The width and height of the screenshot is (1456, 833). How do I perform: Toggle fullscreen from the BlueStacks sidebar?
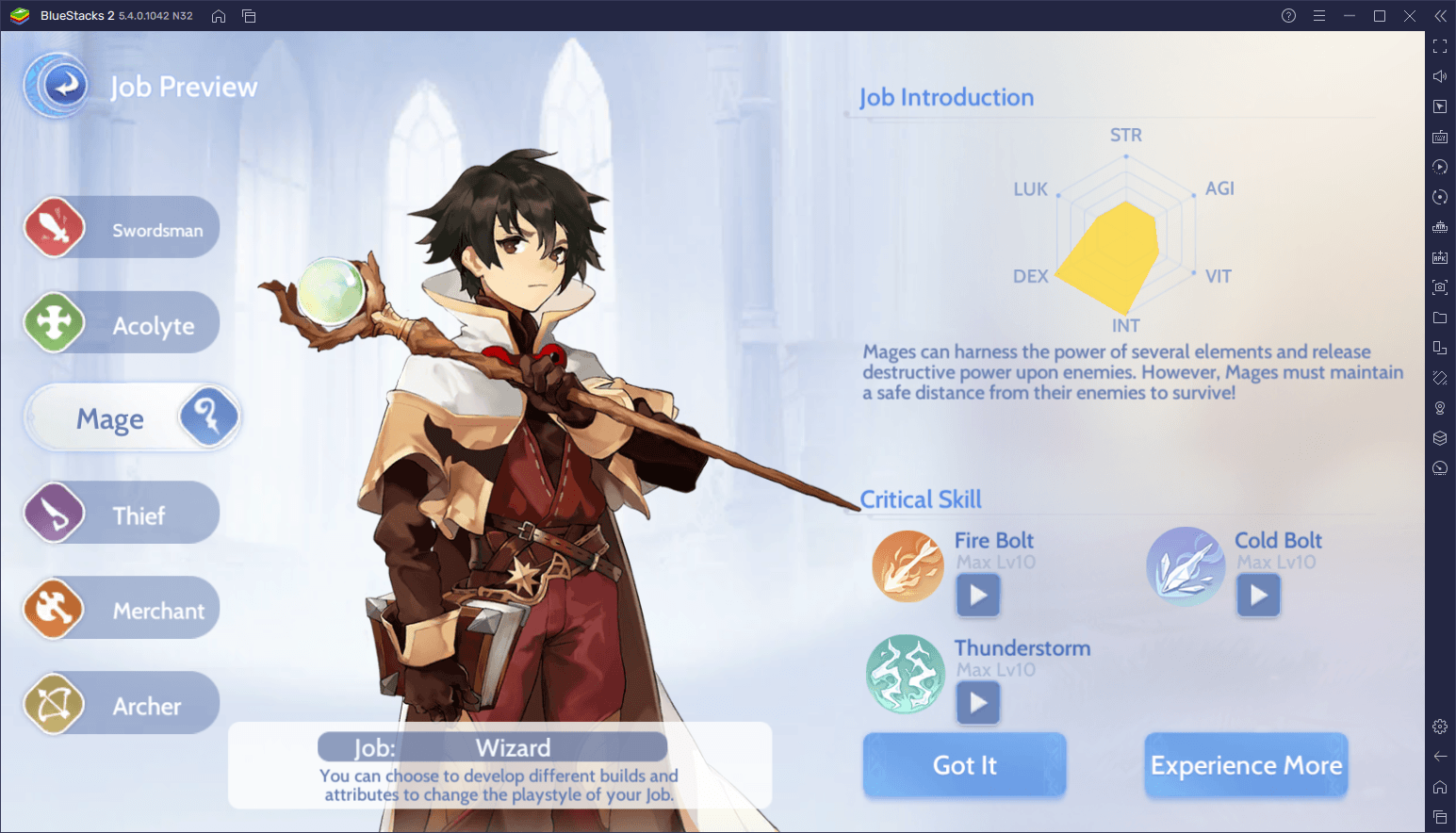[1440, 45]
